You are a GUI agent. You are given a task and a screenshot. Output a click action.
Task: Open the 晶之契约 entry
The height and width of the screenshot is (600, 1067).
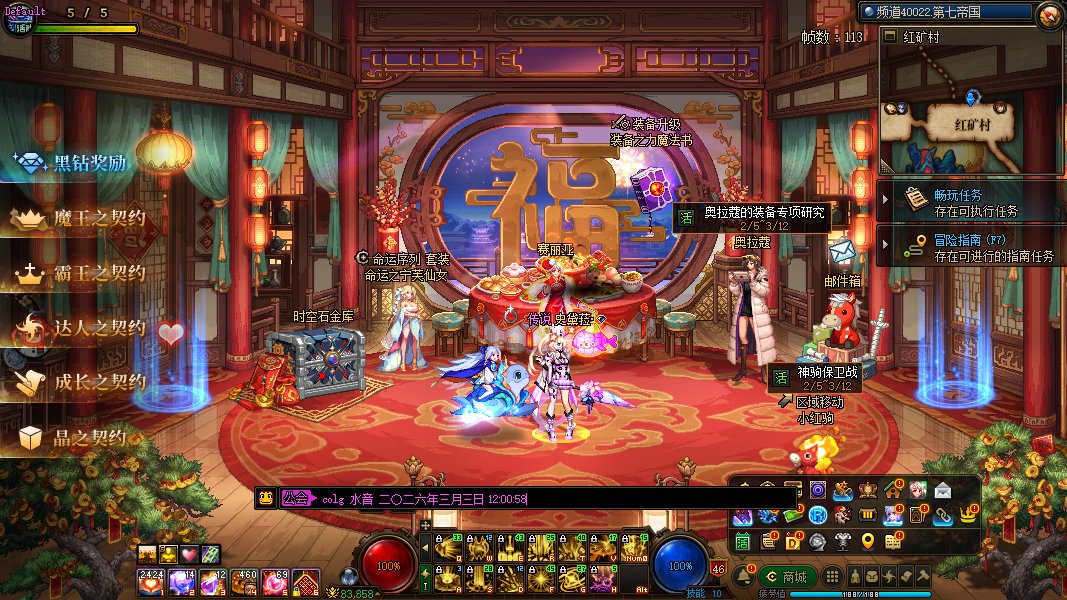75,437
